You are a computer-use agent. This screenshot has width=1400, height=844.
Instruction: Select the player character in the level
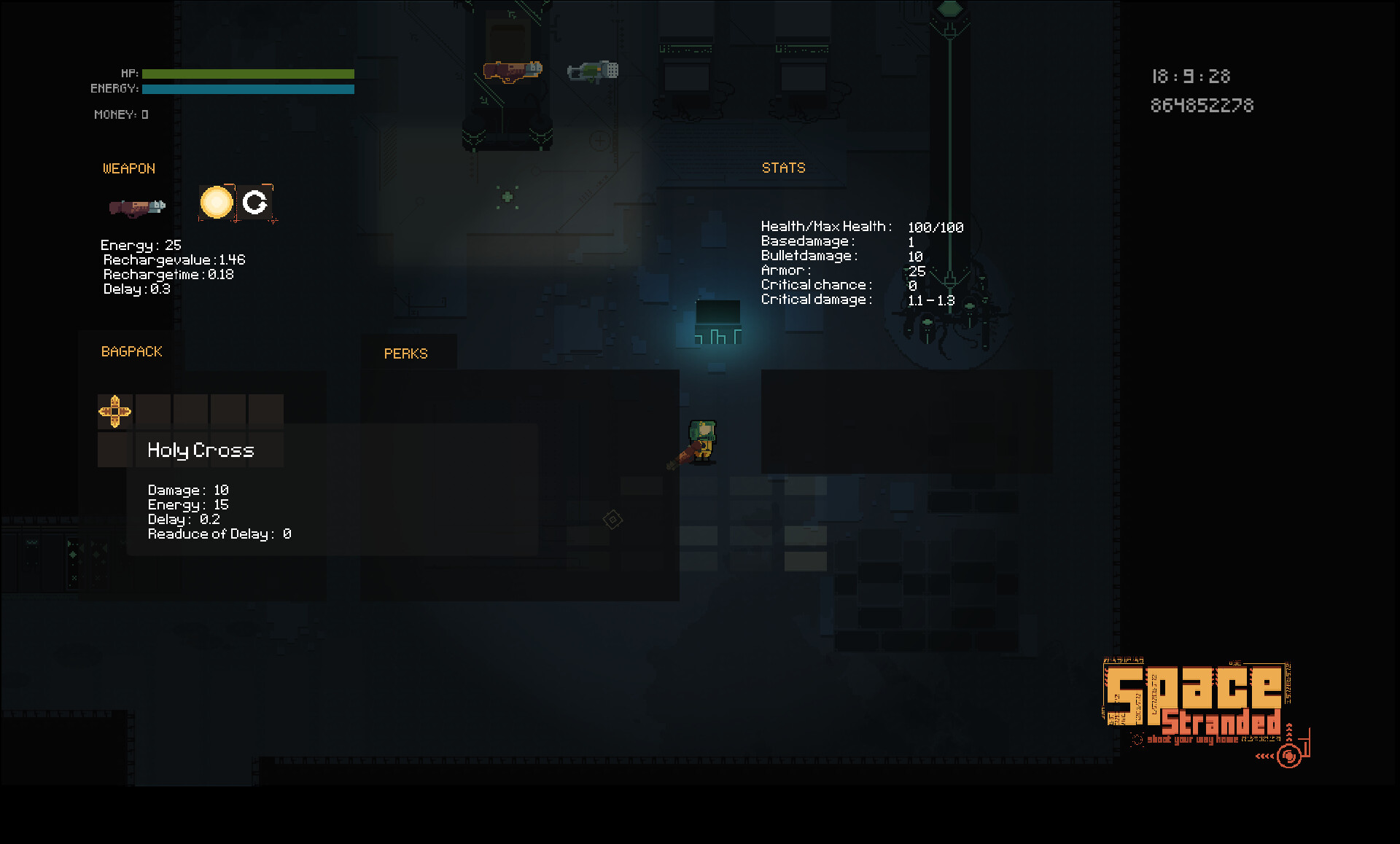click(x=702, y=441)
